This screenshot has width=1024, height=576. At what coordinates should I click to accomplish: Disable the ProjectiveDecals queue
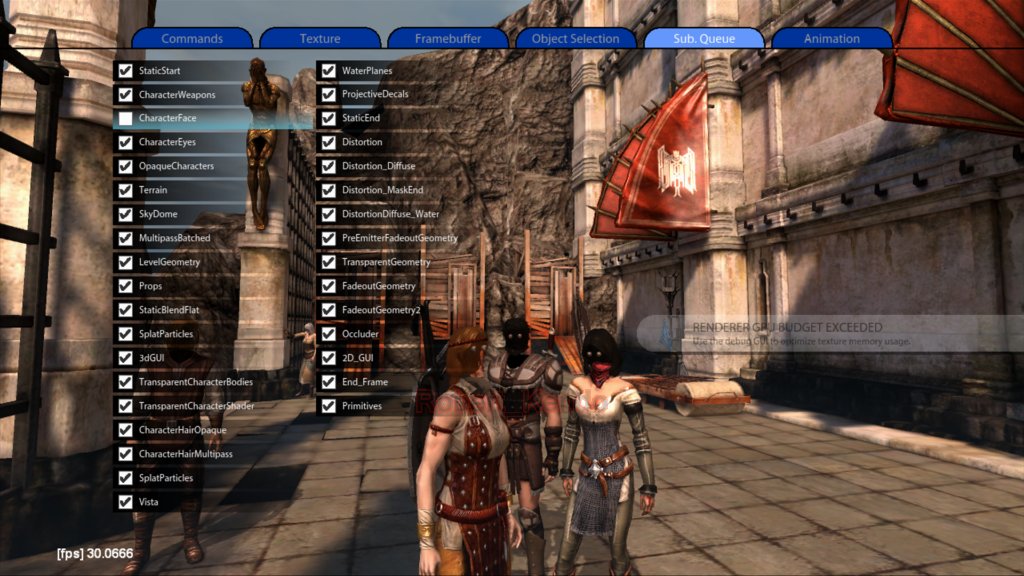tap(328, 95)
